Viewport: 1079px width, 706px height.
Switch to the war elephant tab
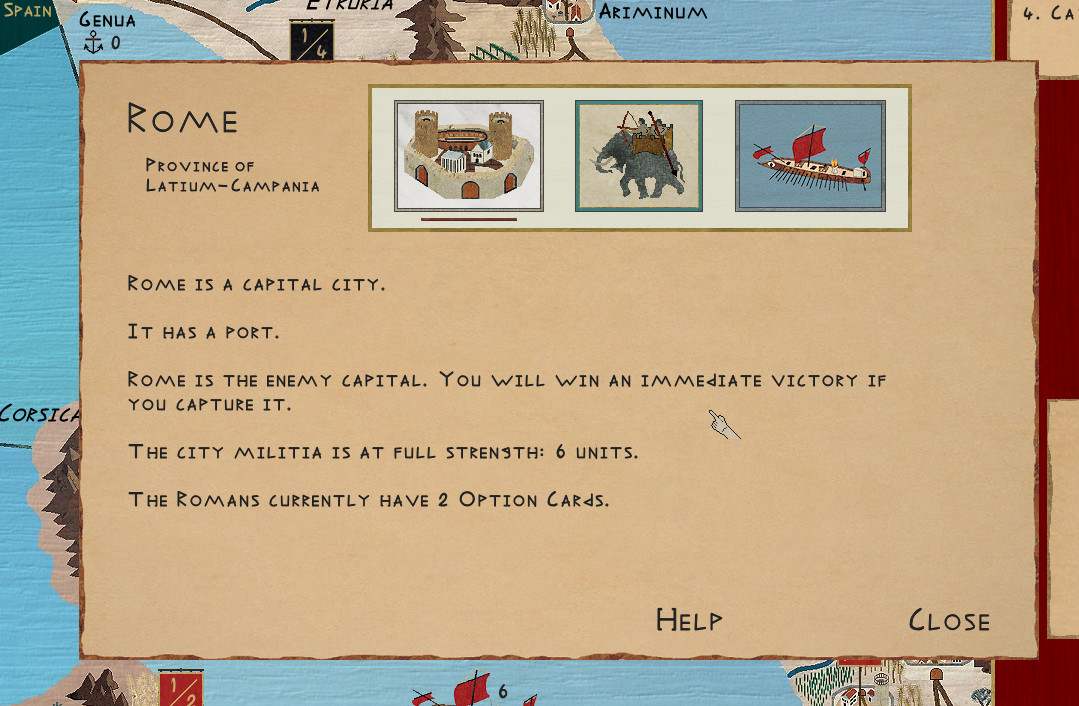639,156
